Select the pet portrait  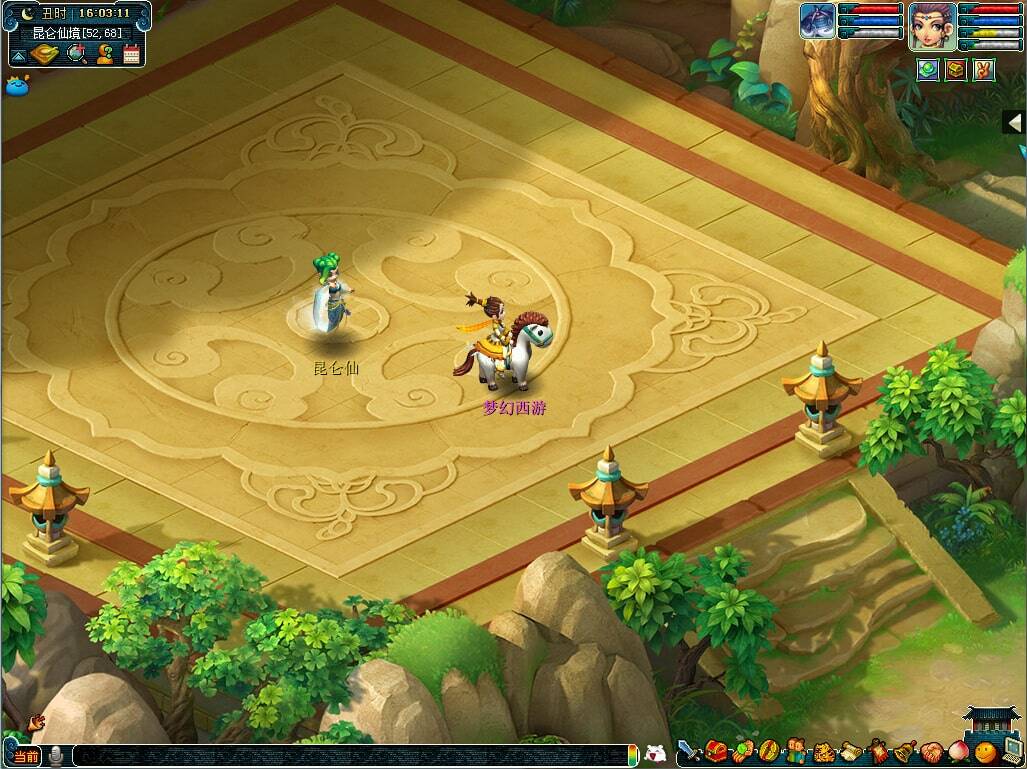click(x=817, y=22)
